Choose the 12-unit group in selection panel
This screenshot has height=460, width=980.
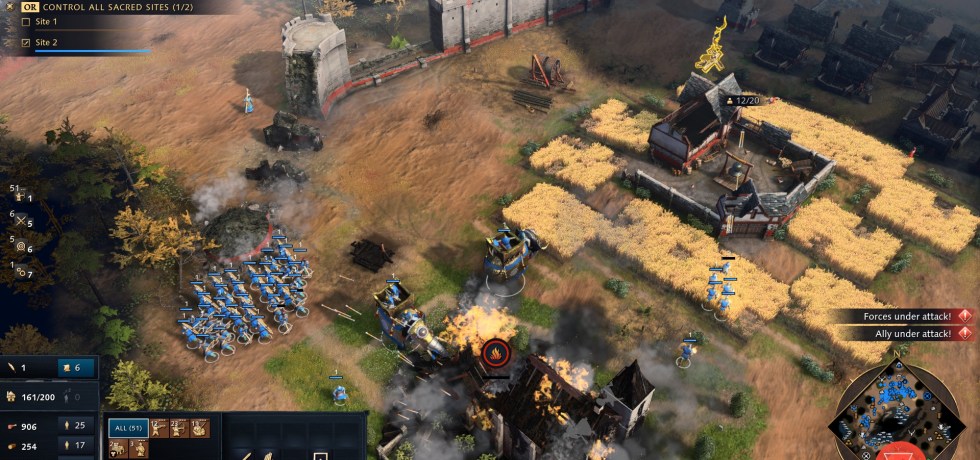[159, 428]
